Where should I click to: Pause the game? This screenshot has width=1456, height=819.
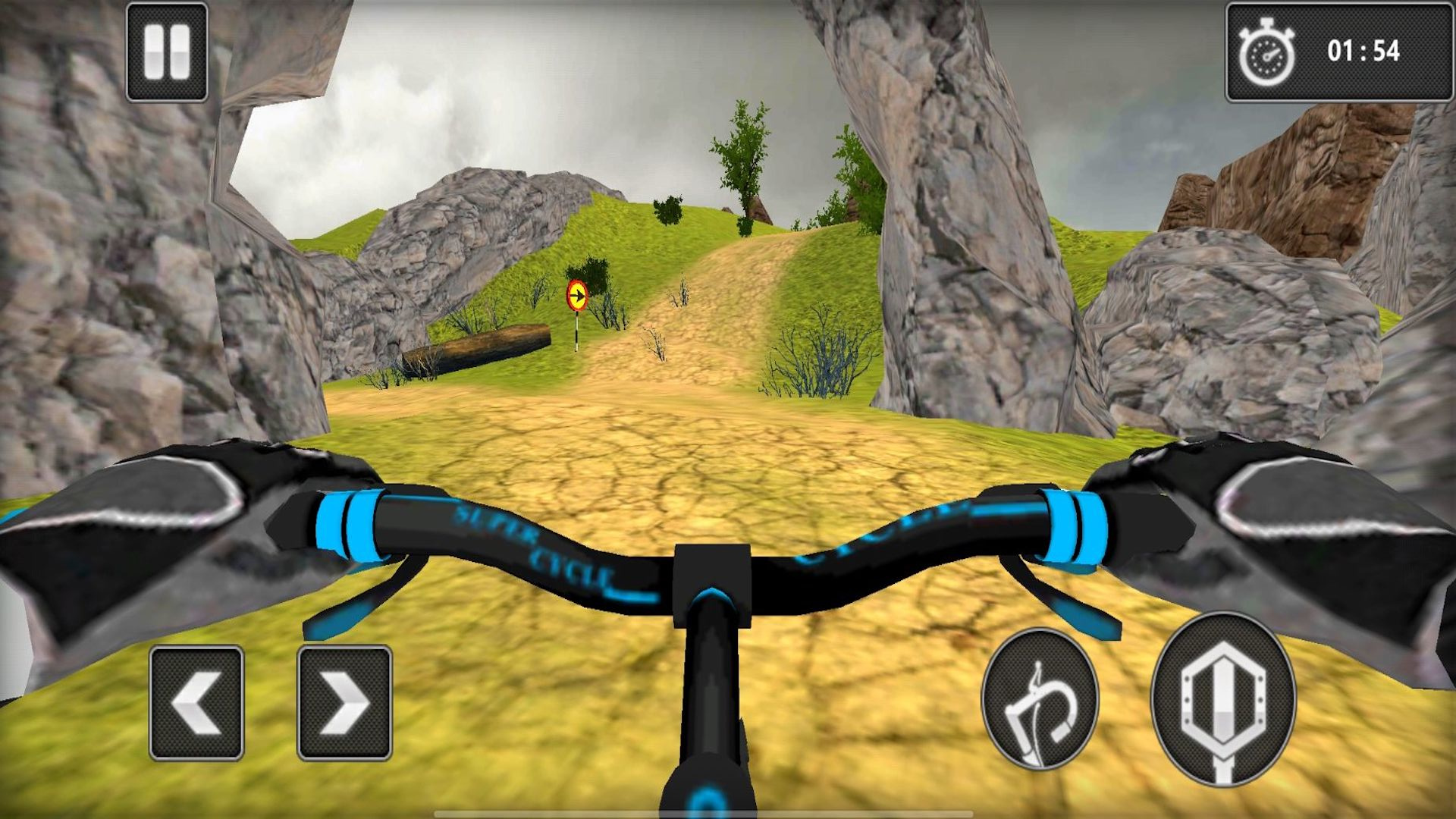pyautogui.click(x=167, y=52)
